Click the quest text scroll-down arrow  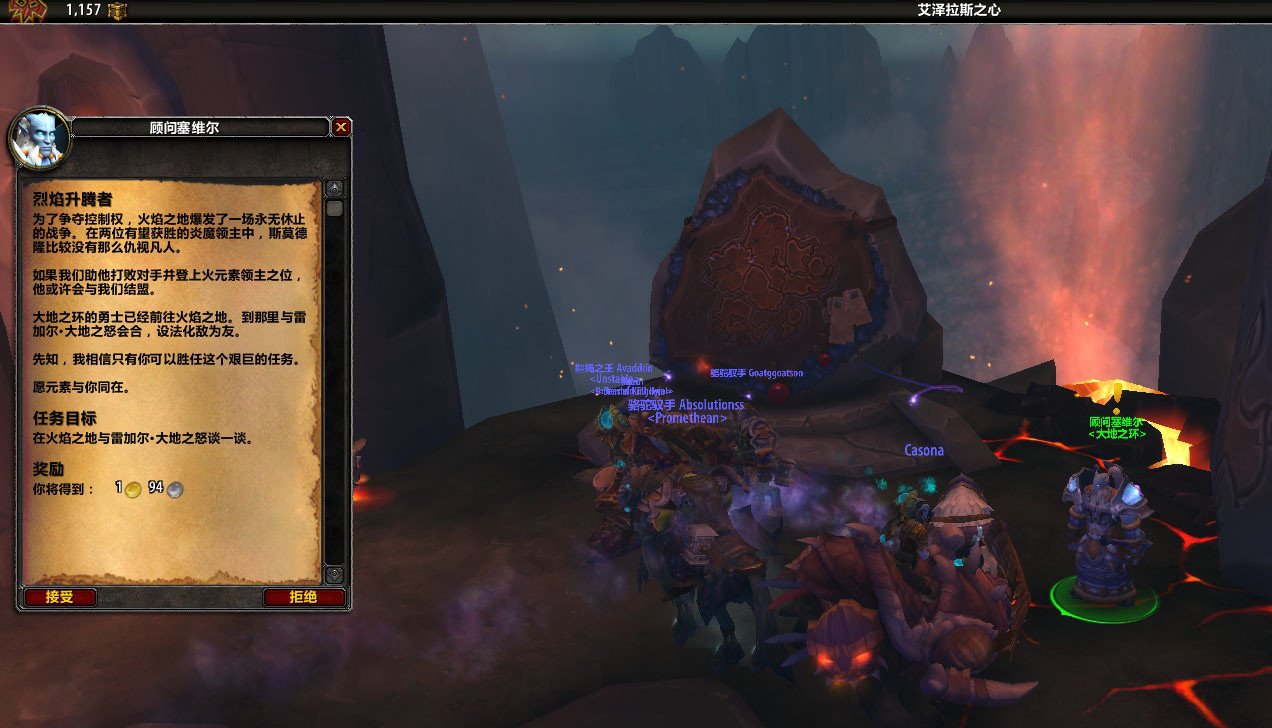click(x=334, y=574)
